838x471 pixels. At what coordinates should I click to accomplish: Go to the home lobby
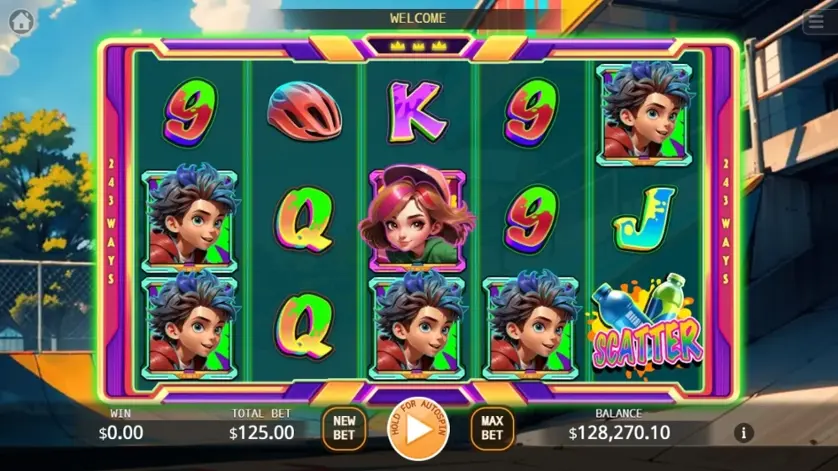(x=21, y=19)
